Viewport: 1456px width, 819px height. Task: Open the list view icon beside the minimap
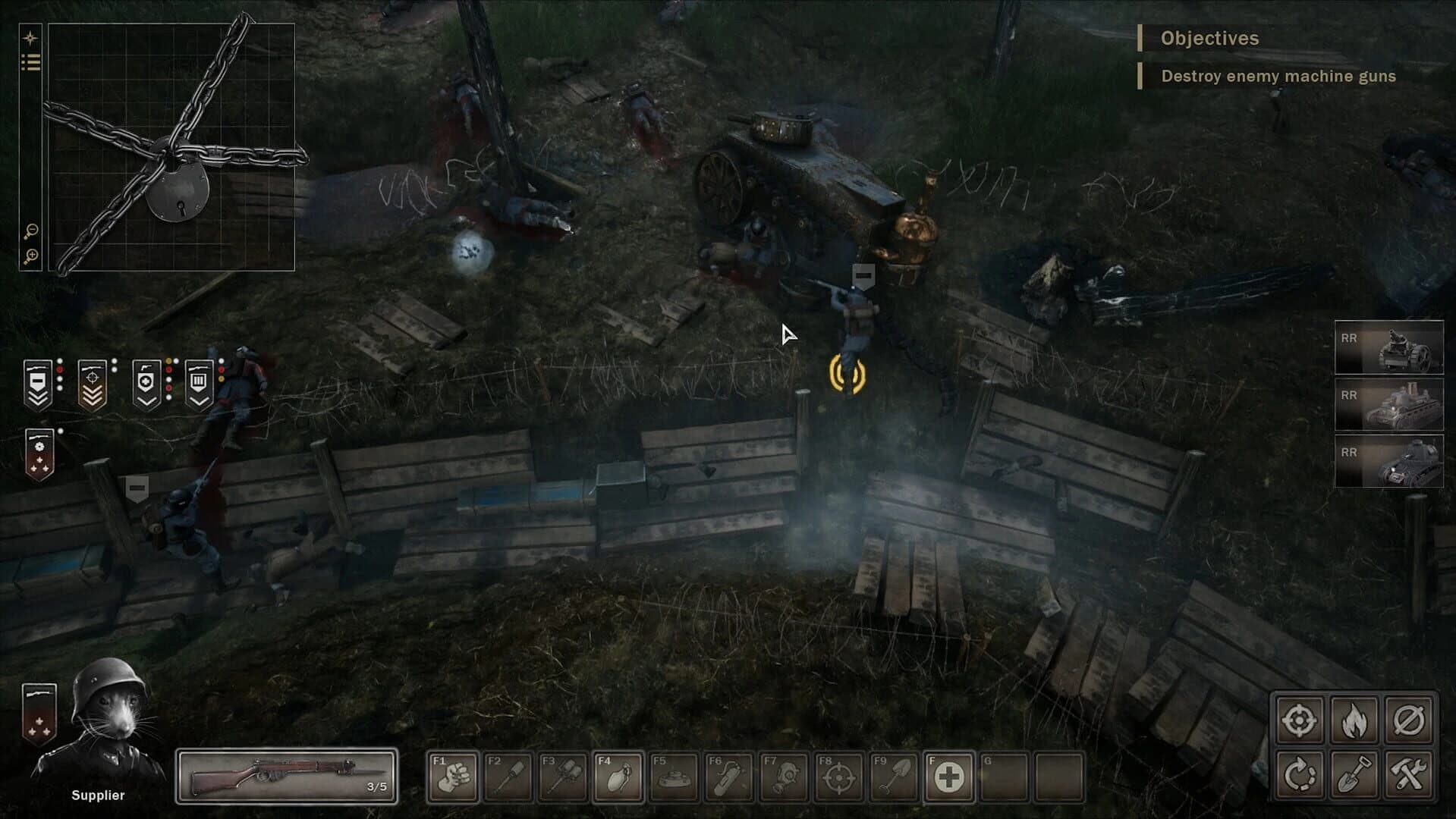pos(30,62)
